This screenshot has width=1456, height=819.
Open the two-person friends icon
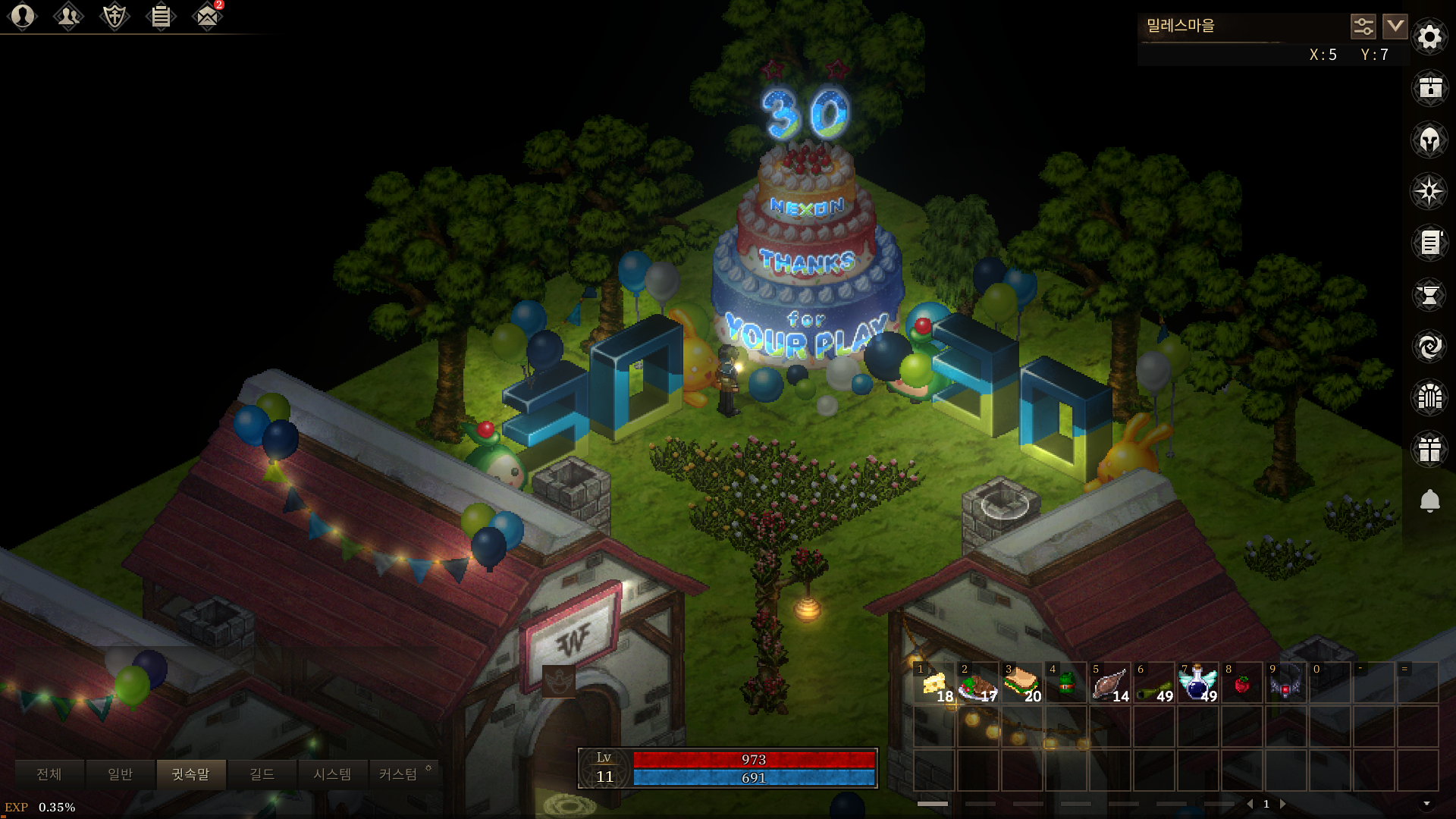[68, 16]
